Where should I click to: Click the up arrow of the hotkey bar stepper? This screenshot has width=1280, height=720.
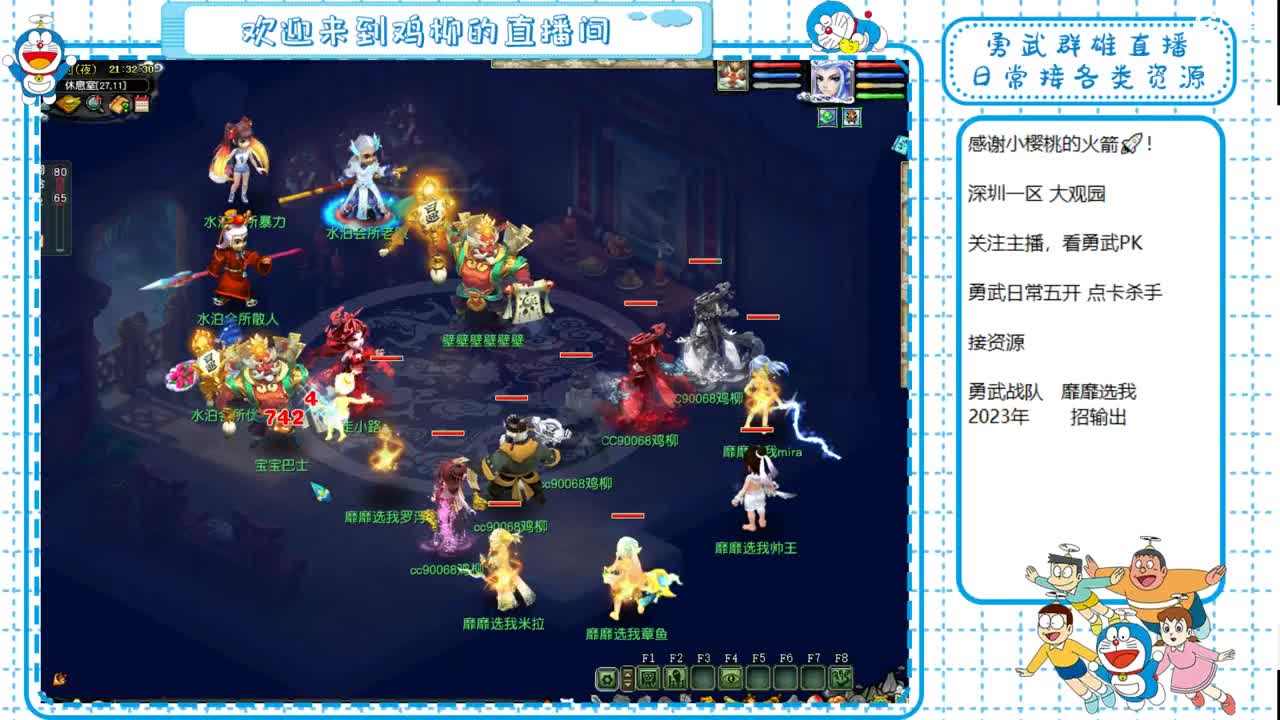tap(627, 674)
